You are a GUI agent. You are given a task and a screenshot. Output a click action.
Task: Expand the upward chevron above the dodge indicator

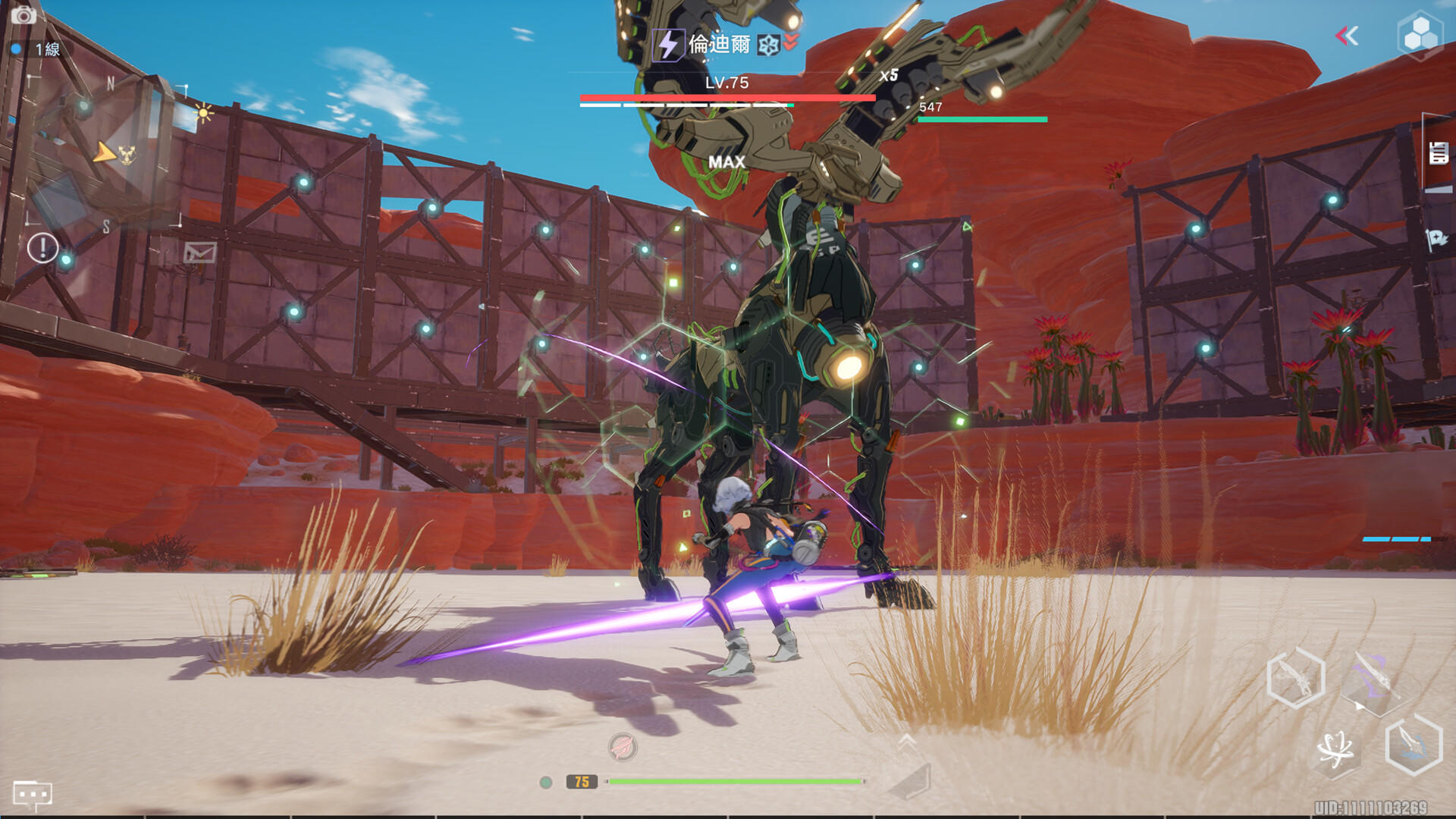coord(905,740)
